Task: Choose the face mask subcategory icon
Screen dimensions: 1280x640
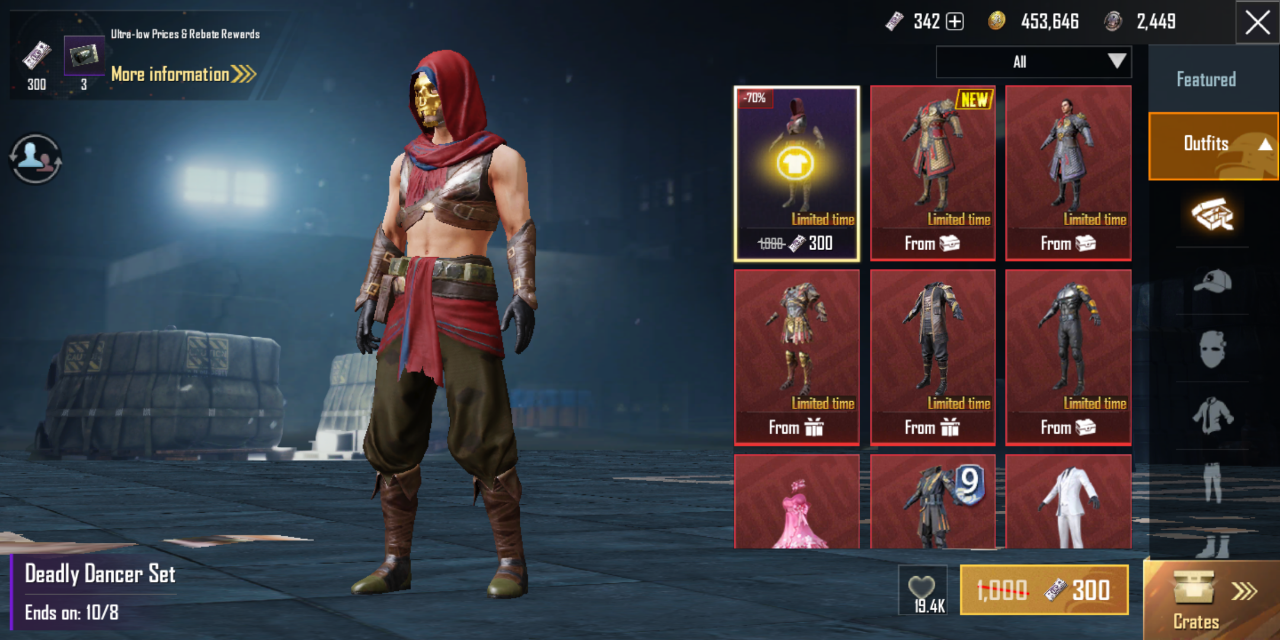Action: (x=1212, y=349)
